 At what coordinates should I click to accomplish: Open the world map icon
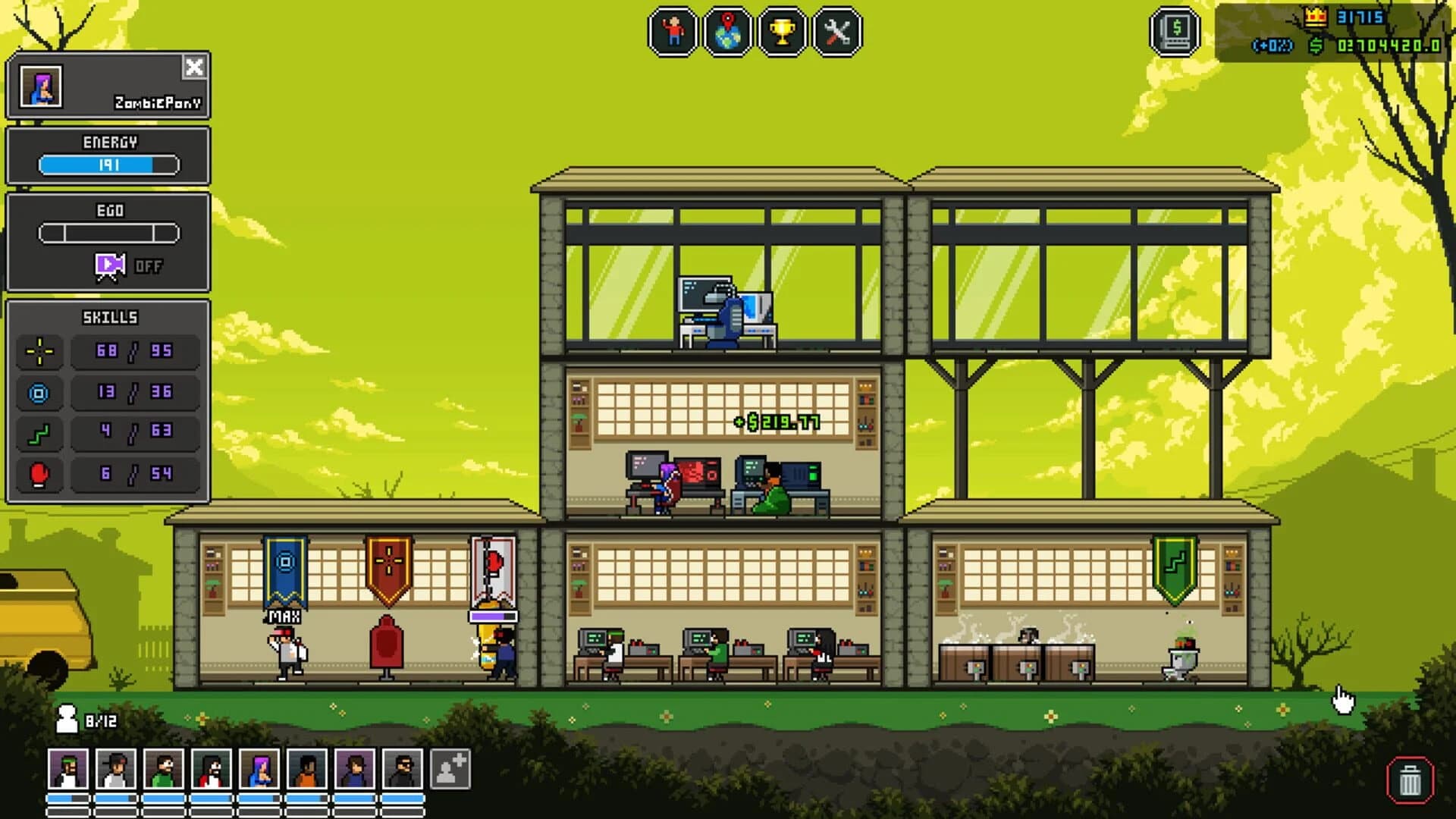tap(726, 30)
